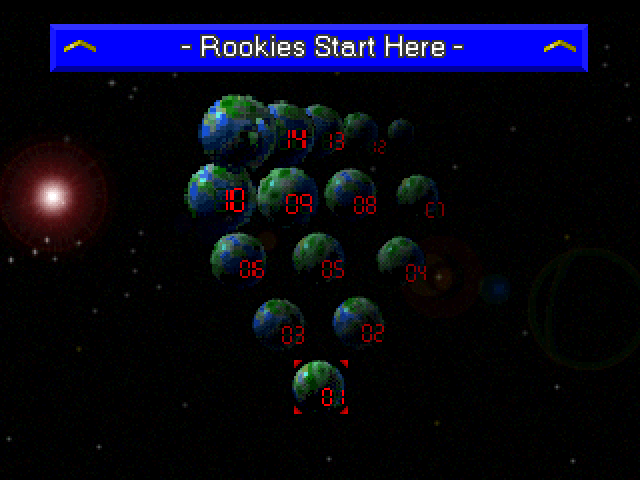The width and height of the screenshot is (640, 480).
Task: Choose the planet numbered 02
Action: point(358,322)
